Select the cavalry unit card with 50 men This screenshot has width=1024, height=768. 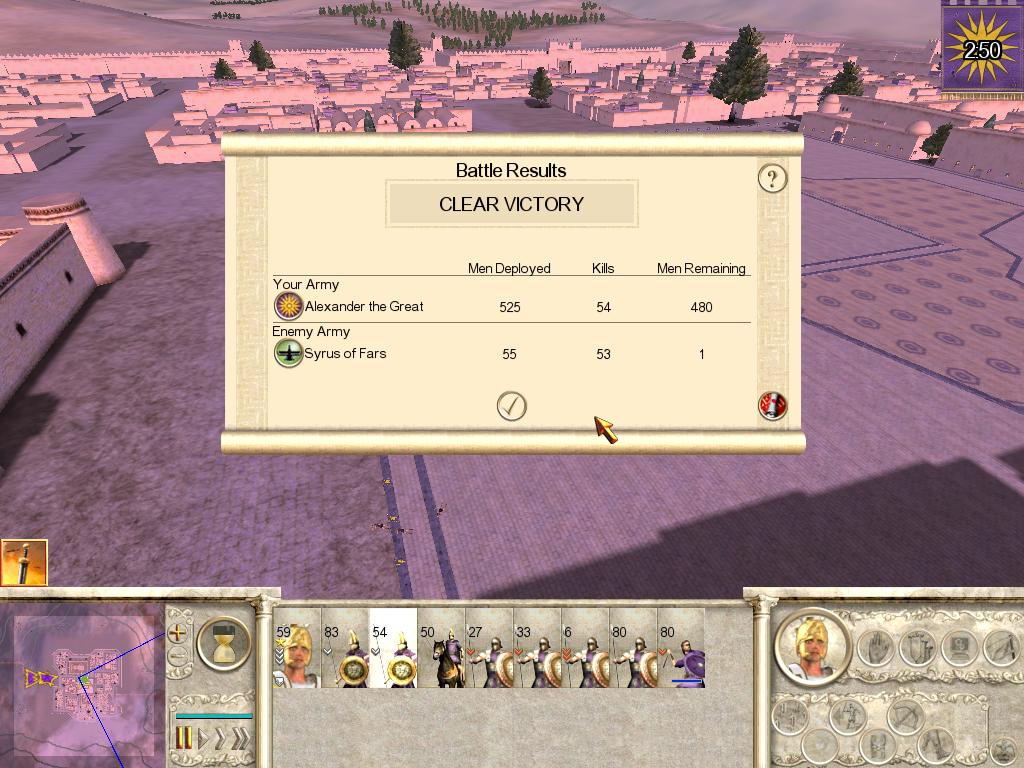pyautogui.click(x=441, y=655)
